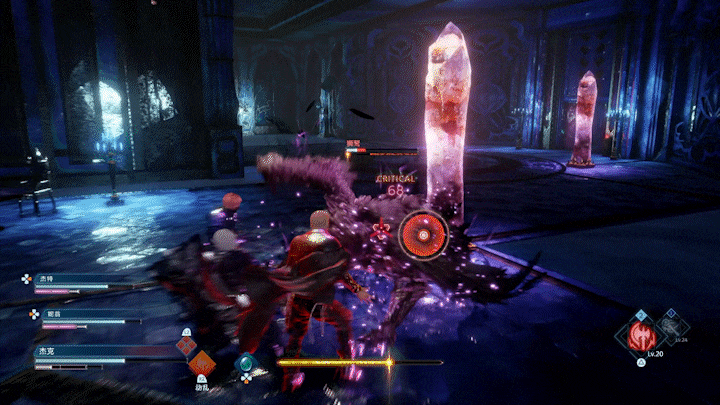
Task: Activate the large orange diamond ability
Action: pos(202,364)
